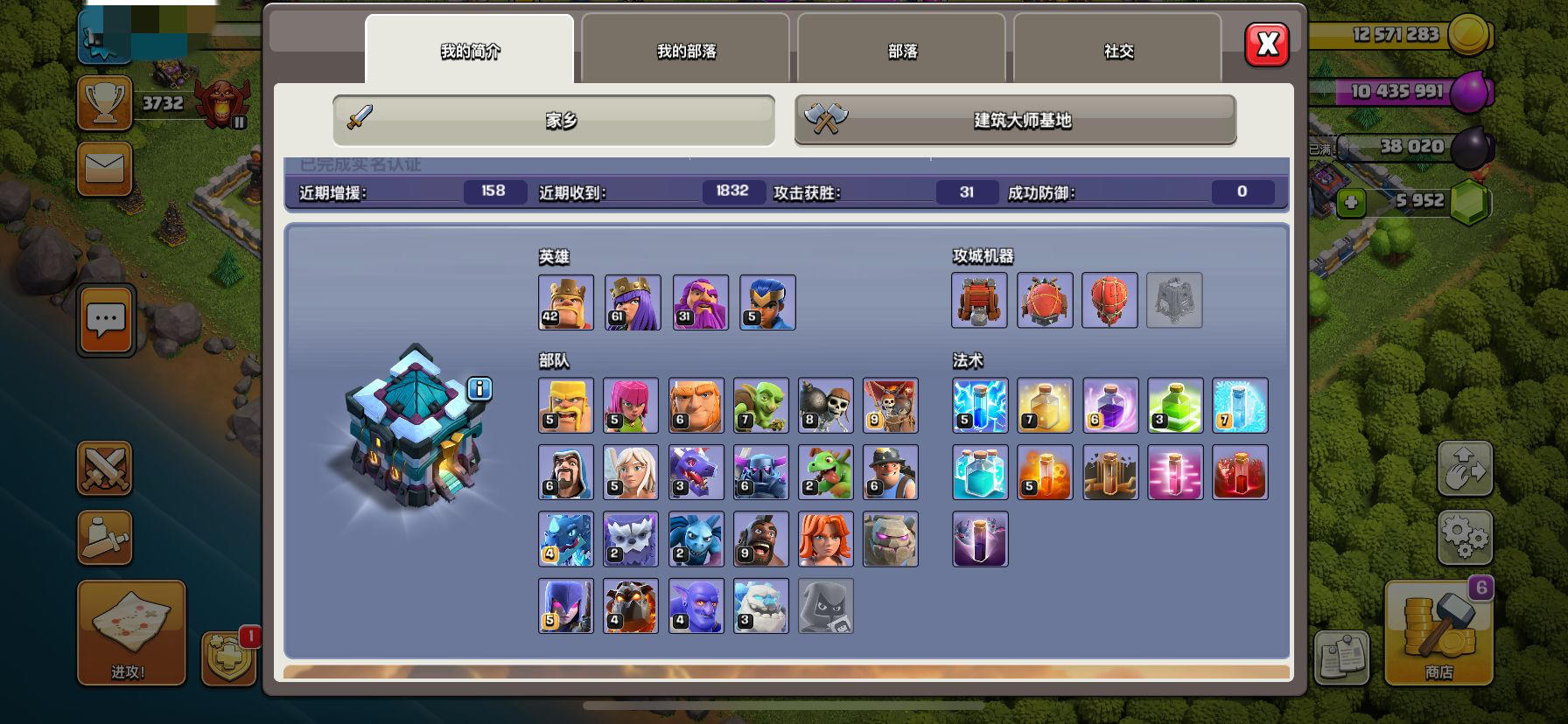Open the Archer Queen hero details
The height and width of the screenshot is (724, 1568).
[631, 303]
